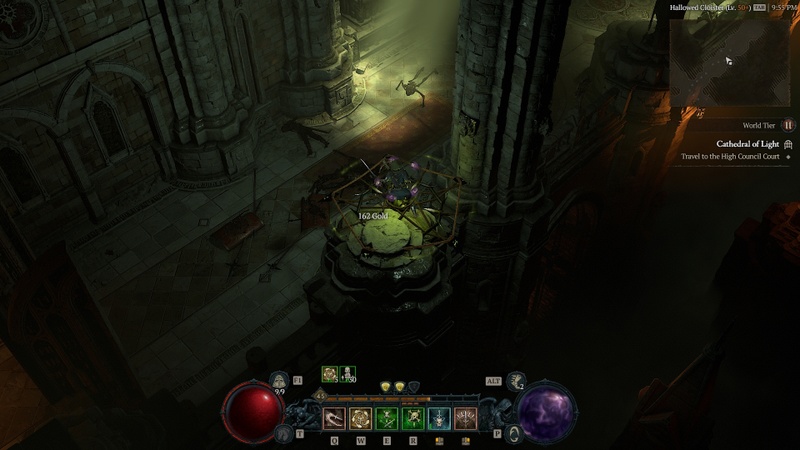Select the ALT claw icon above the purple globe
The height and width of the screenshot is (450, 800).
click(x=517, y=380)
